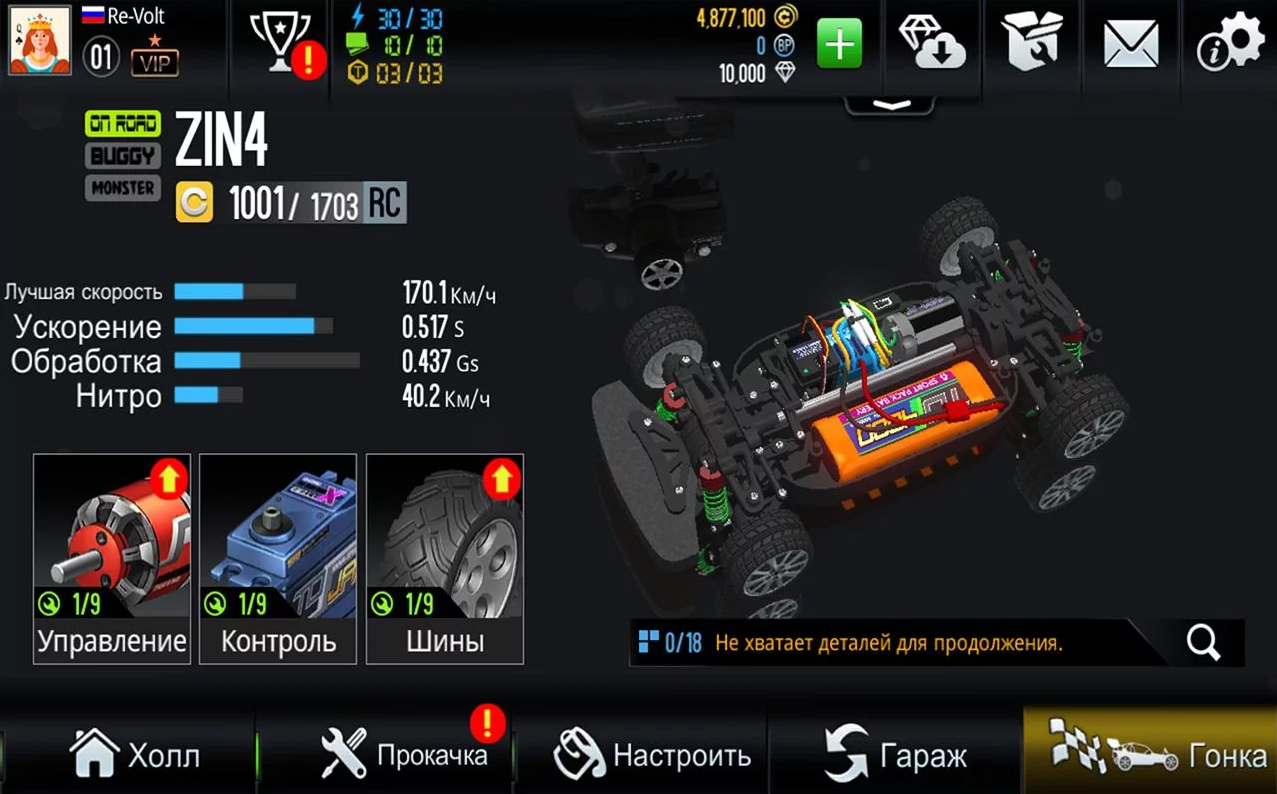Open the Холл home screen
The width and height of the screenshot is (1277, 794).
point(135,754)
